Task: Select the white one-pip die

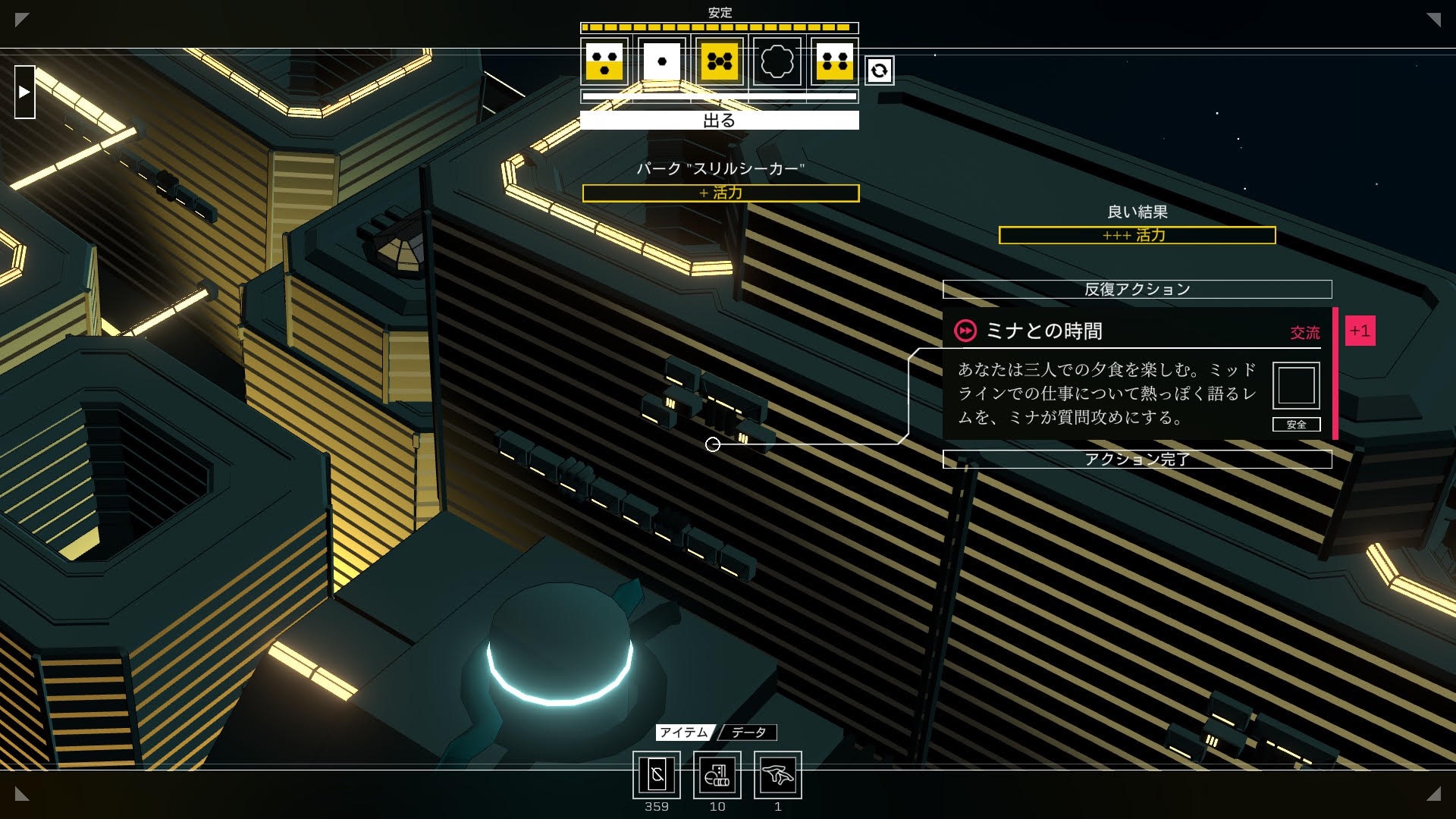Action: tap(662, 62)
